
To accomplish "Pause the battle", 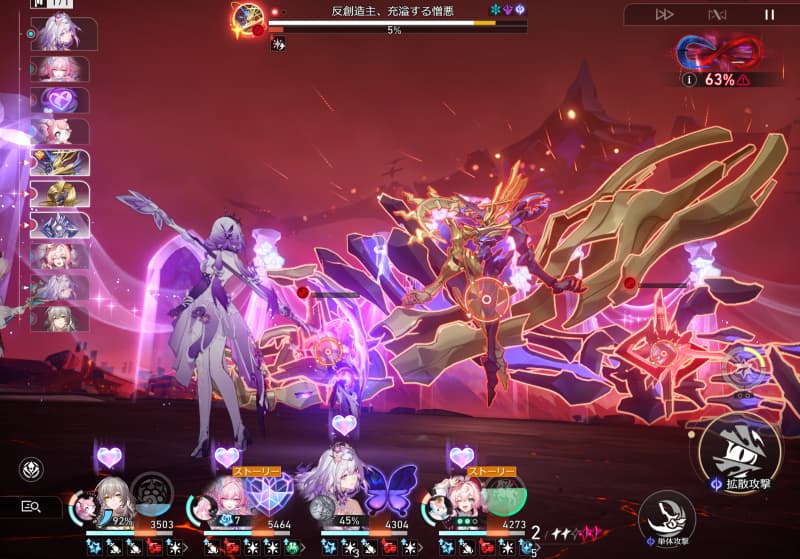I will (x=769, y=14).
